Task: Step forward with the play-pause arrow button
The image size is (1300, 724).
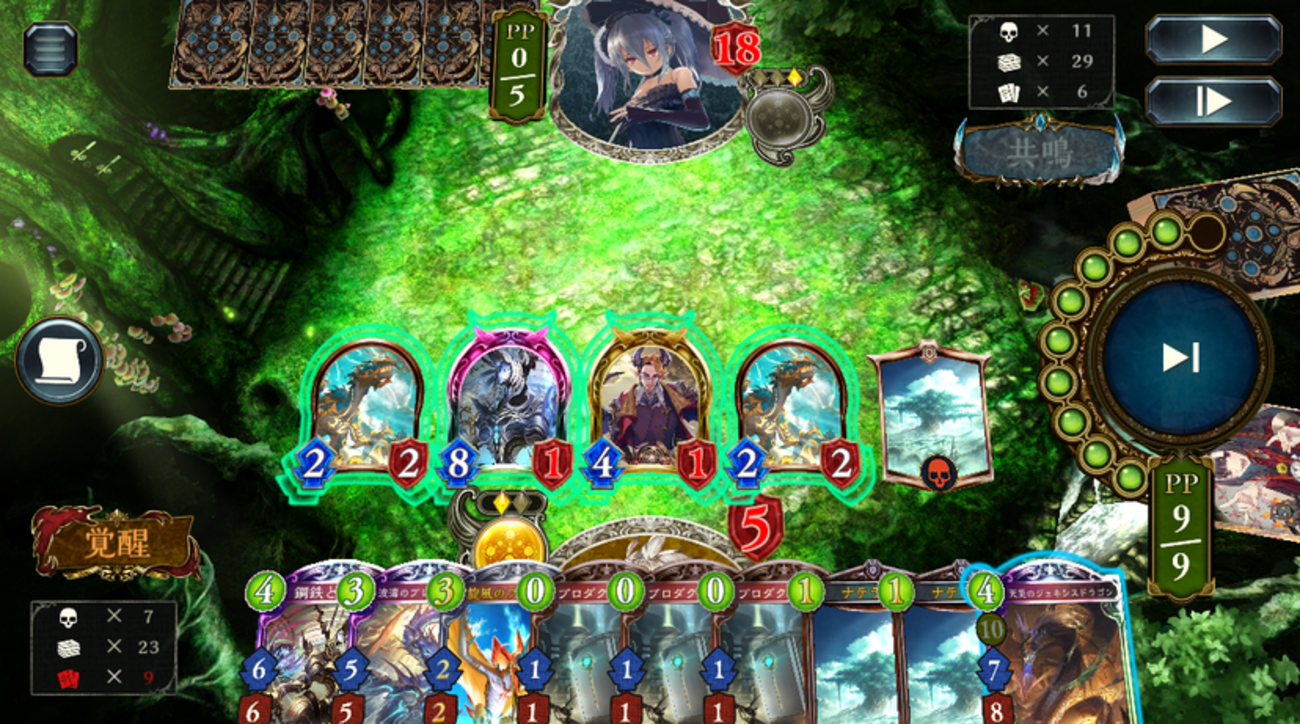Action: pyautogui.click(x=1213, y=101)
